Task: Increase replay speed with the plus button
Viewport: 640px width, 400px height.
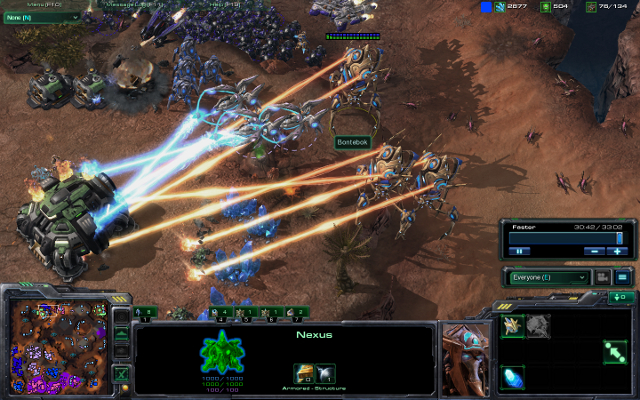Action: coord(619,251)
